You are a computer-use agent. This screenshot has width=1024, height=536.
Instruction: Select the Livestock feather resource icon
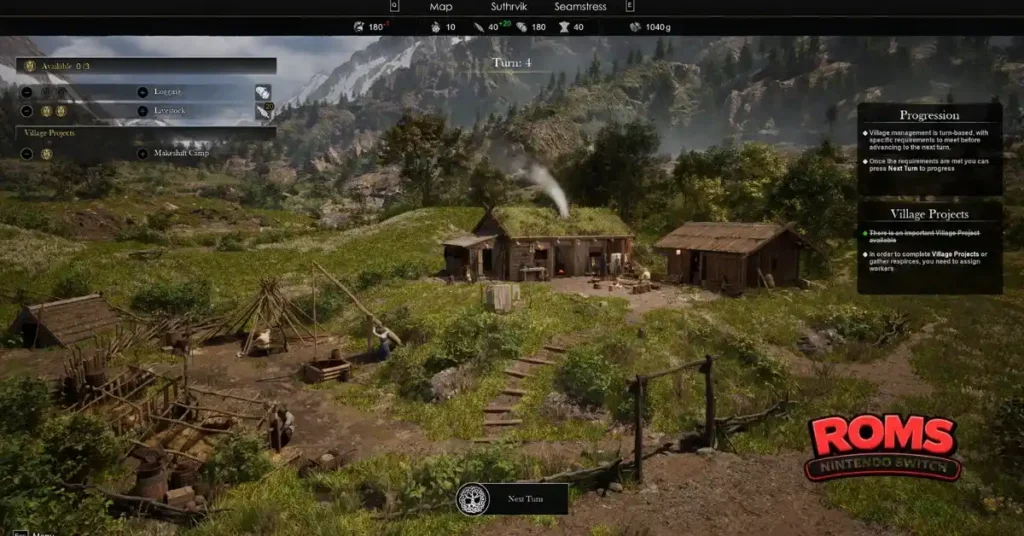click(x=263, y=111)
